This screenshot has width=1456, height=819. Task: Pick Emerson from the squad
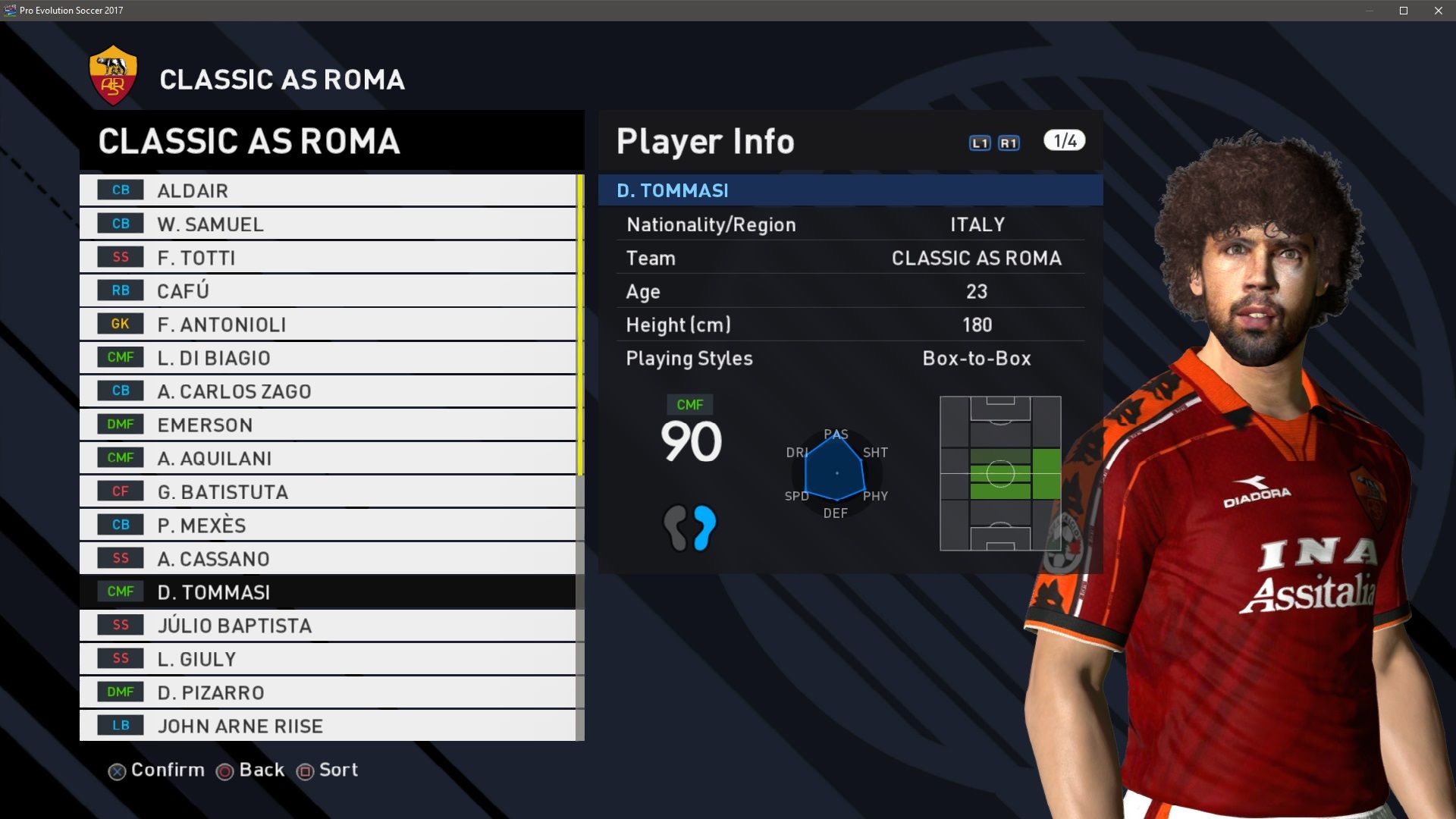(x=327, y=425)
